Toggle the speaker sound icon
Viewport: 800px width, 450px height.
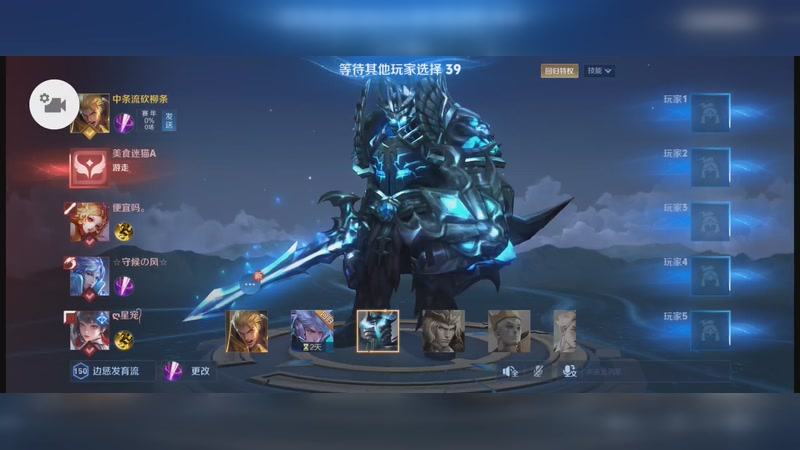point(509,371)
